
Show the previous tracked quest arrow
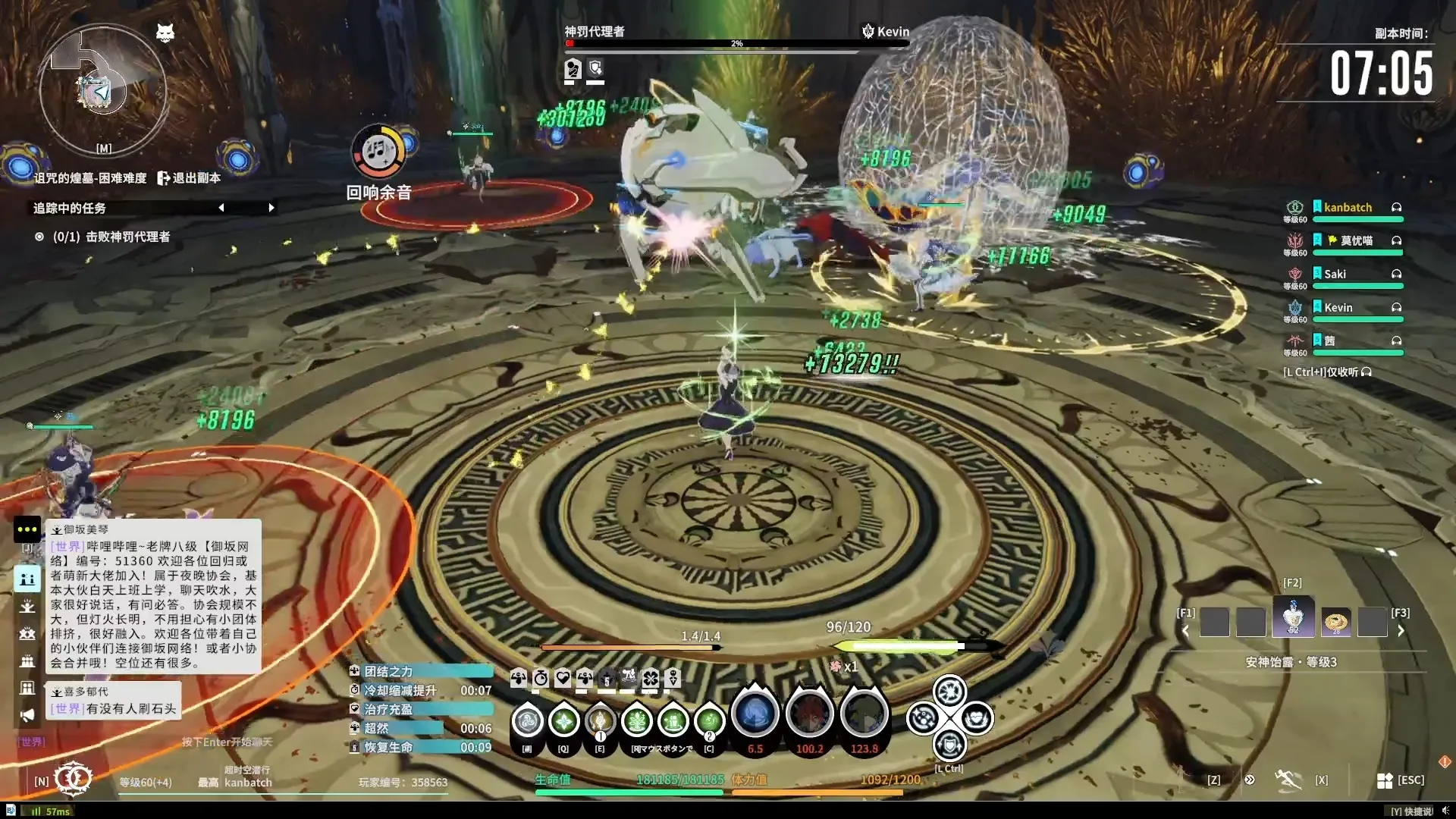[221, 208]
